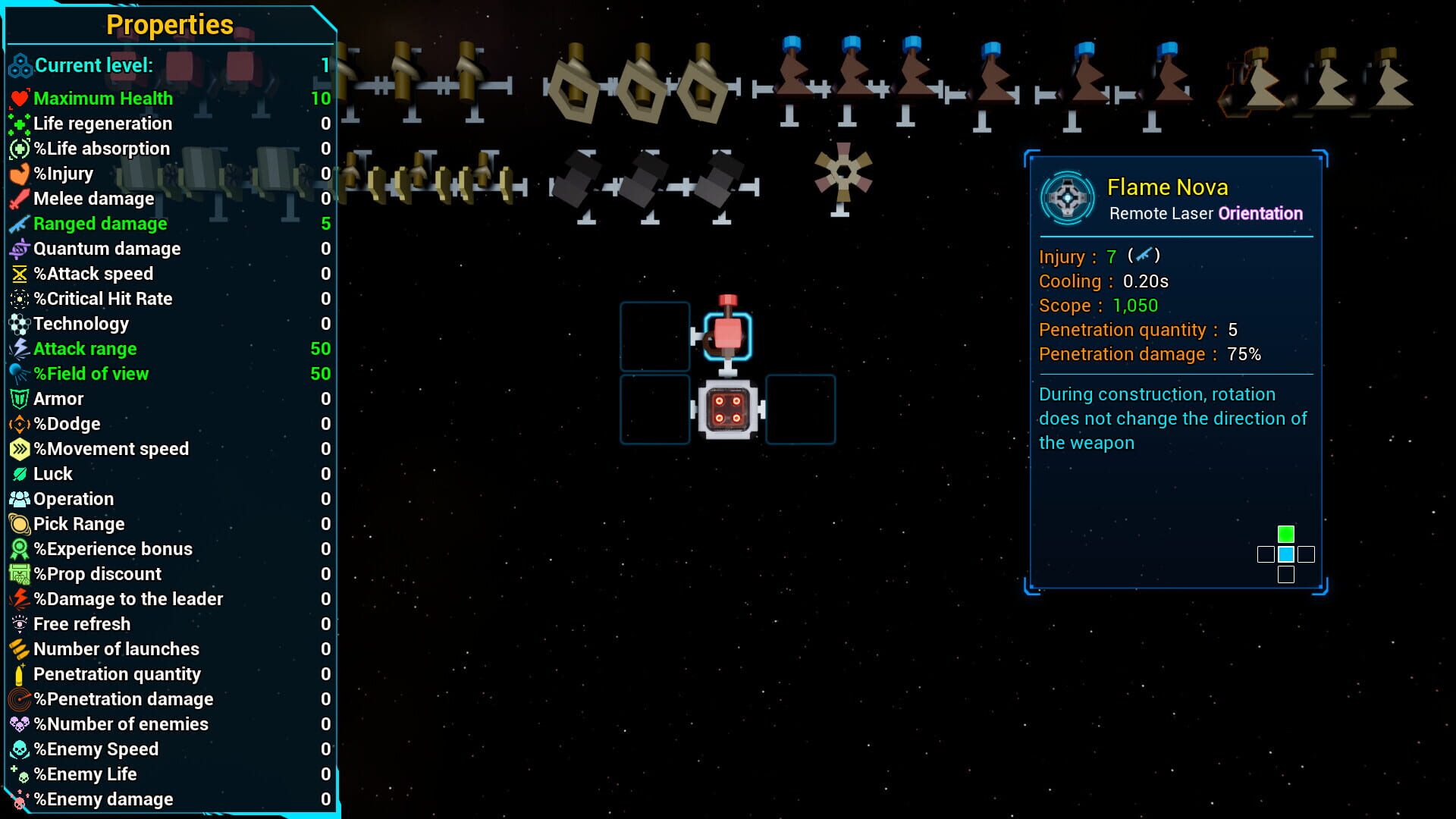Click the red turret being placed
The image size is (1456, 819).
(726, 332)
